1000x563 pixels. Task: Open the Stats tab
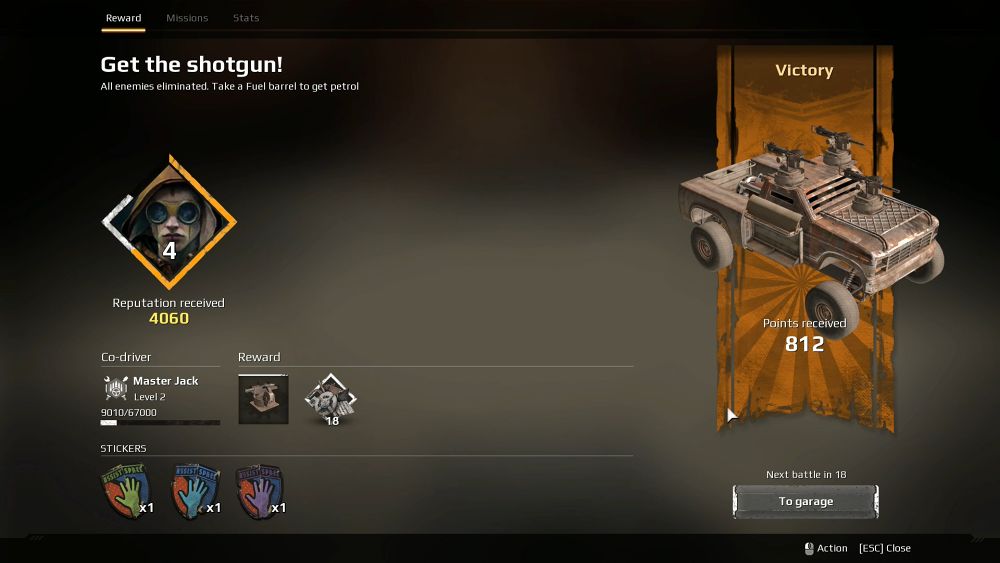[246, 18]
